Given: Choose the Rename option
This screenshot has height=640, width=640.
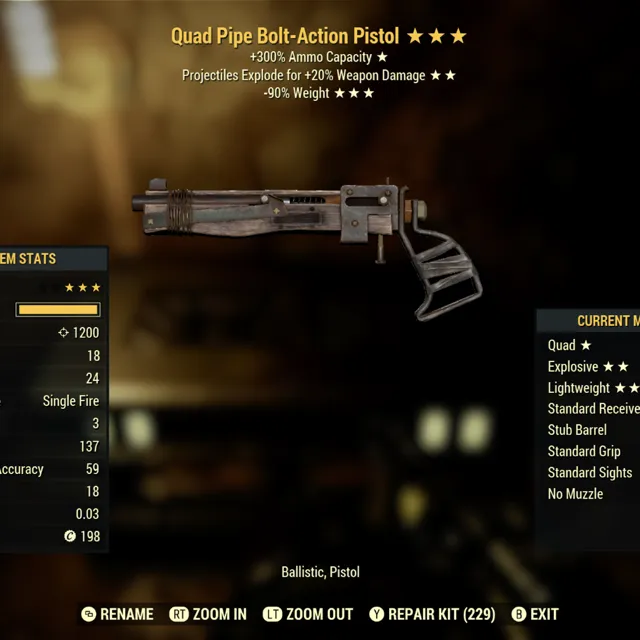Looking at the screenshot, I should tap(118, 614).
